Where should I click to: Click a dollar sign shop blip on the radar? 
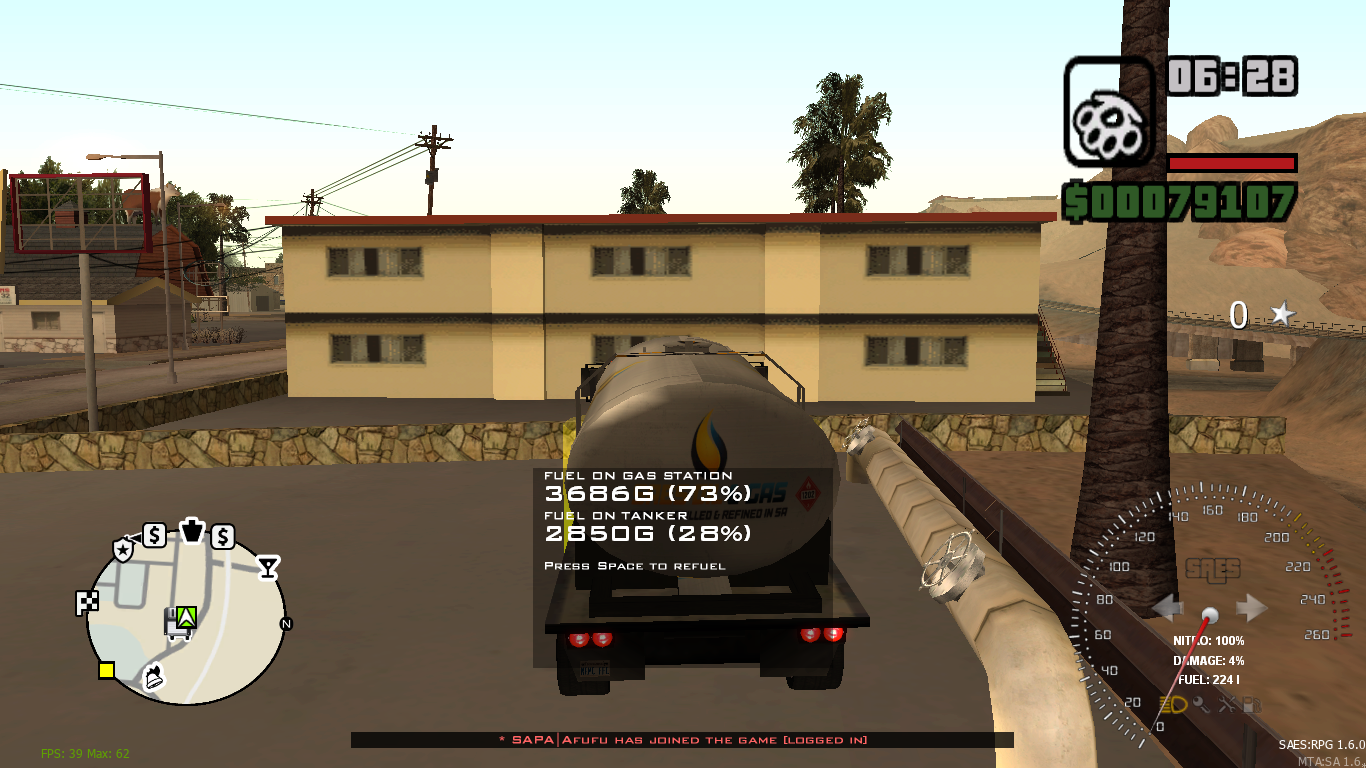click(x=155, y=535)
